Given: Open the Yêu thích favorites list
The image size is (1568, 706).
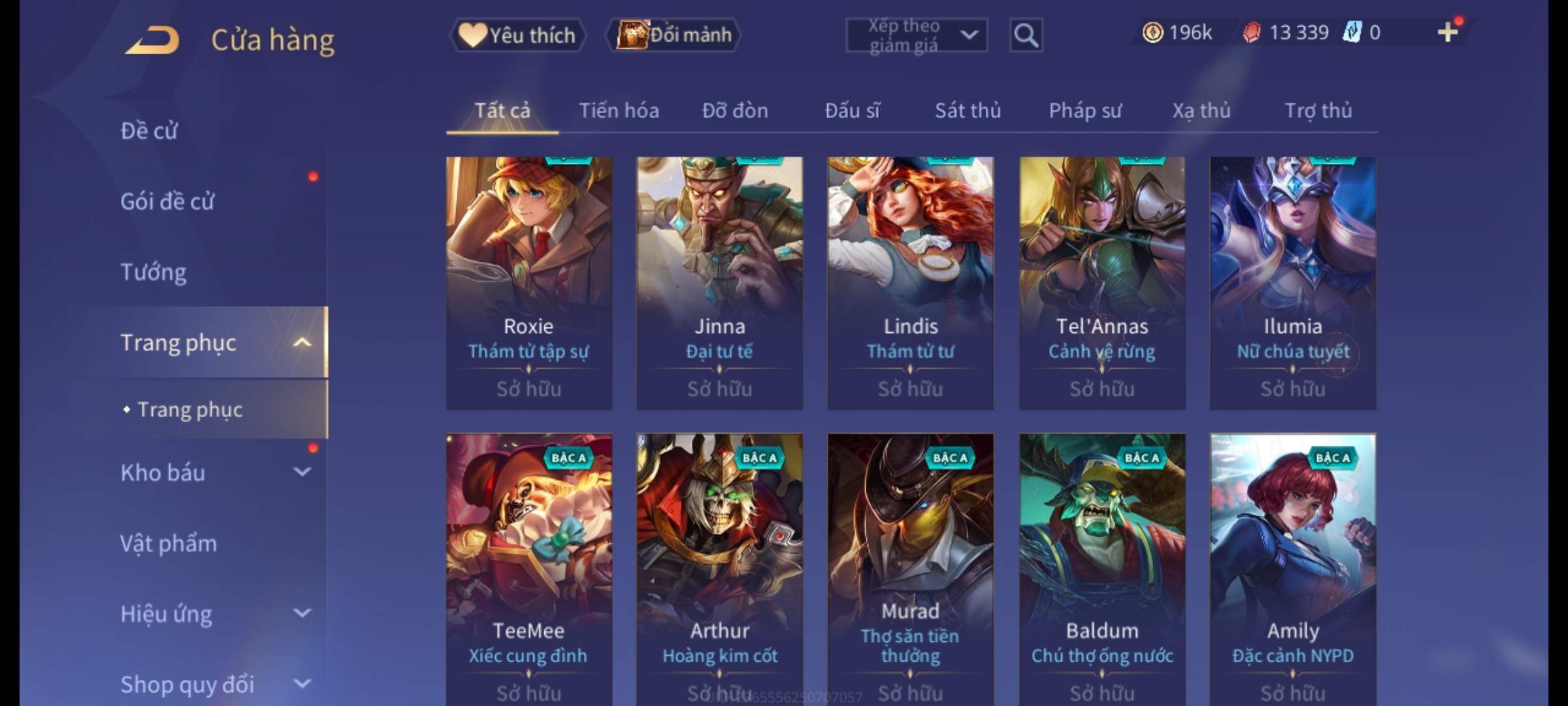Looking at the screenshot, I should [x=518, y=35].
